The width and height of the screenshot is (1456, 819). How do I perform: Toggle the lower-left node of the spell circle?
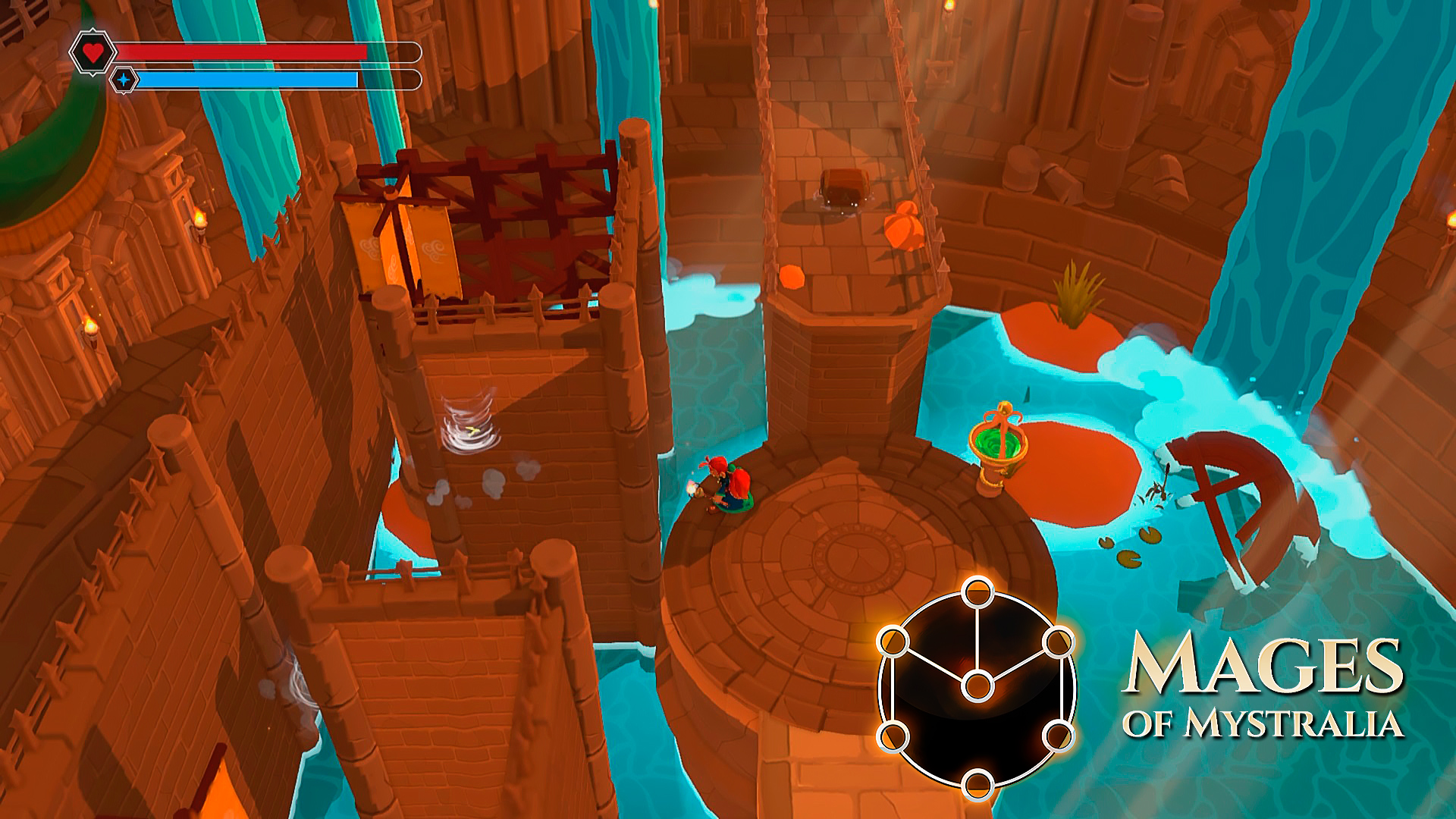point(893,736)
